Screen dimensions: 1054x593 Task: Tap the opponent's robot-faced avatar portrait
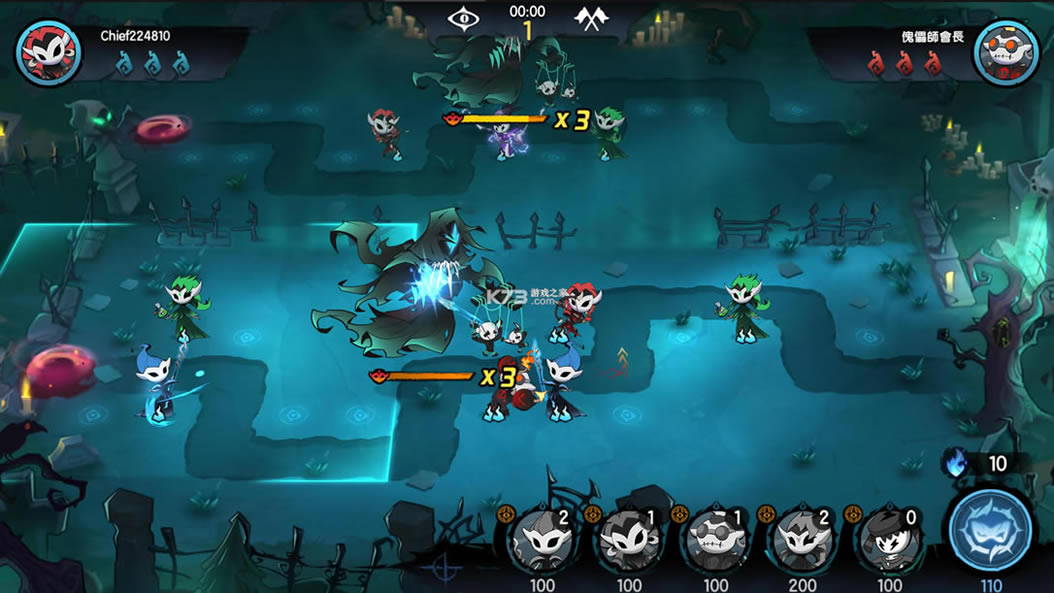[x=1006, y=52]
